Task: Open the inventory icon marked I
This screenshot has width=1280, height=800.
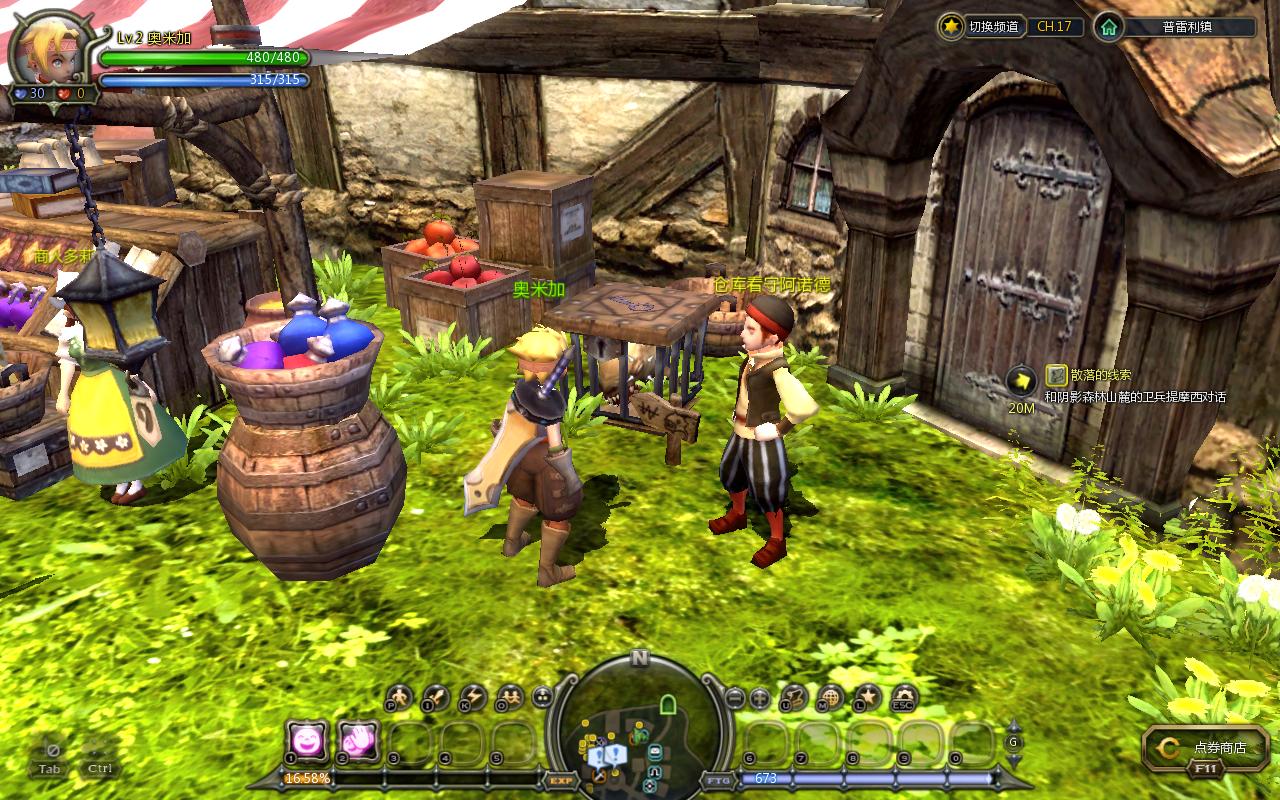Action: [435, 696]
